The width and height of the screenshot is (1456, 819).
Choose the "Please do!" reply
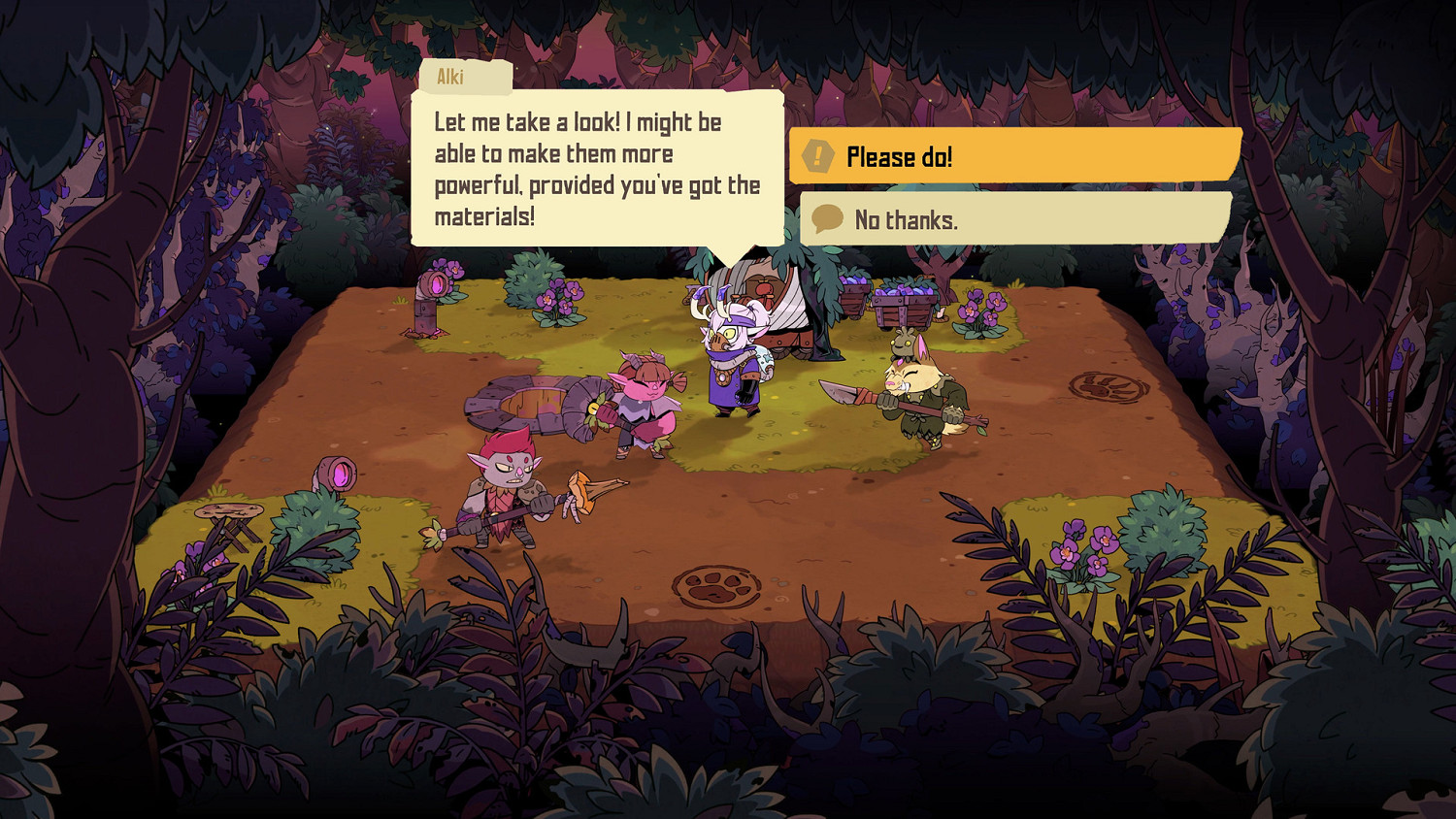click(1014, 156)
